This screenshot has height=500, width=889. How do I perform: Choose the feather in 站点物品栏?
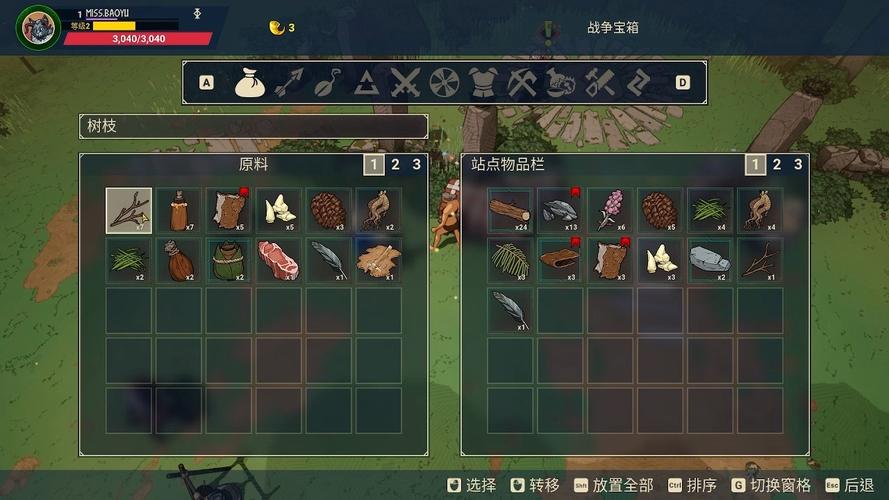[x=510, y=310]
